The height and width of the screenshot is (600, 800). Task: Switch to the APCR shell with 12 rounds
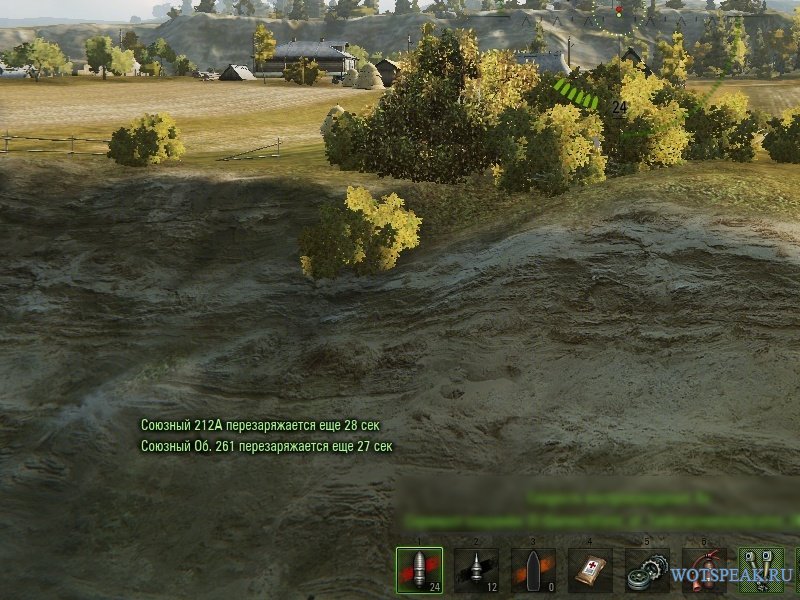pyautogui.click(x=476, y=571)
